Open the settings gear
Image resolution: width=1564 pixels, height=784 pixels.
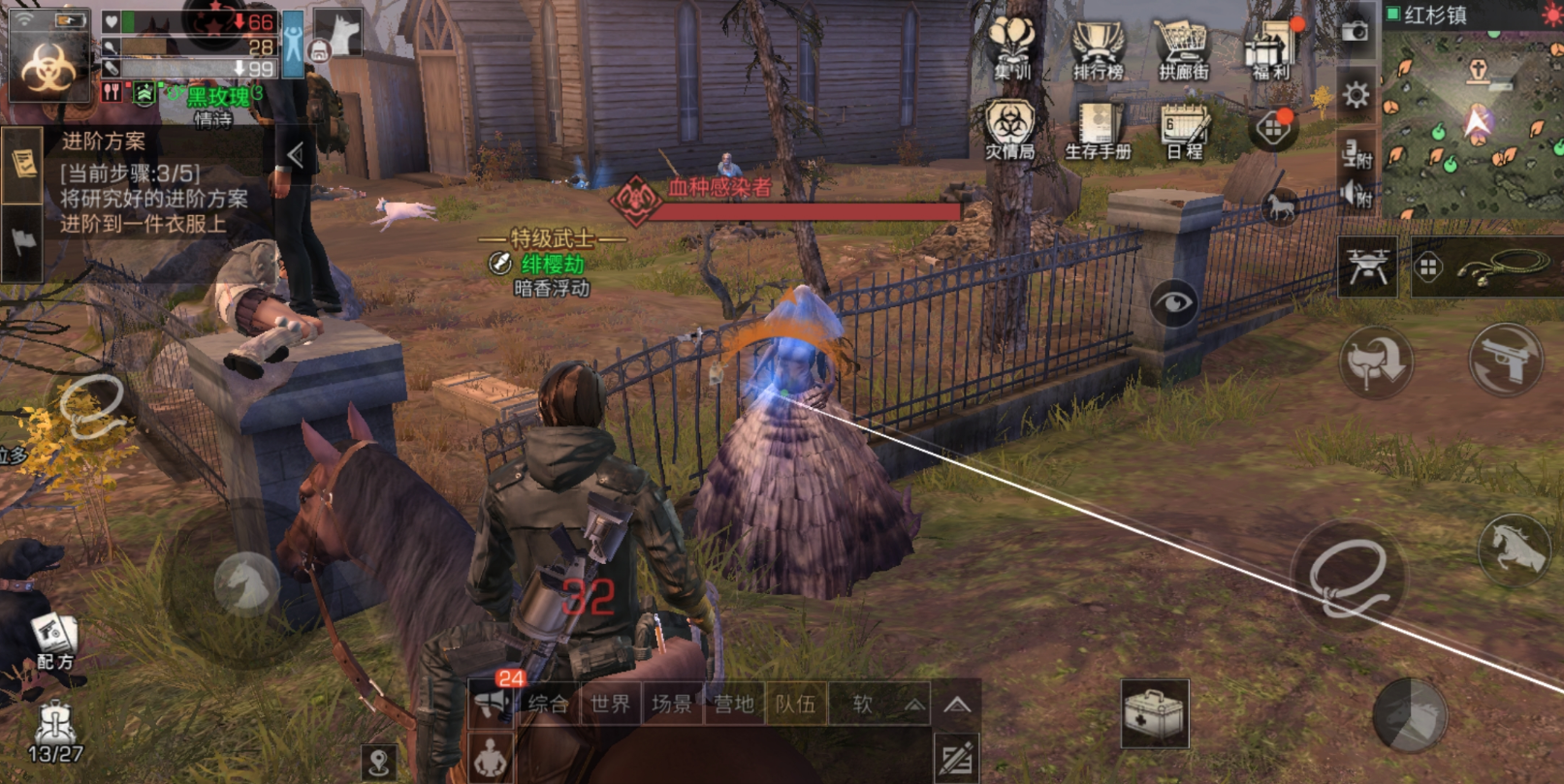pos(1356,95)
